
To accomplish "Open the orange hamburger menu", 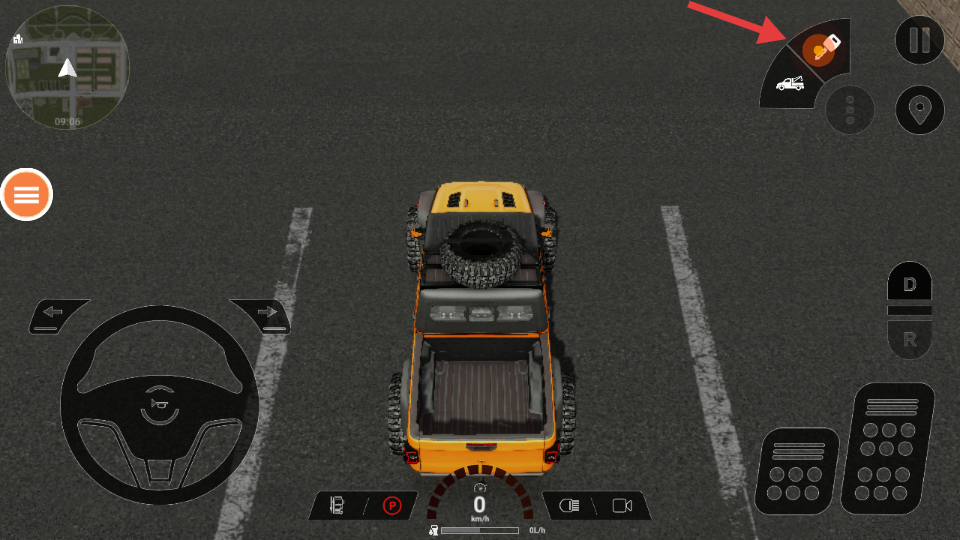I will tap(26, 194).
